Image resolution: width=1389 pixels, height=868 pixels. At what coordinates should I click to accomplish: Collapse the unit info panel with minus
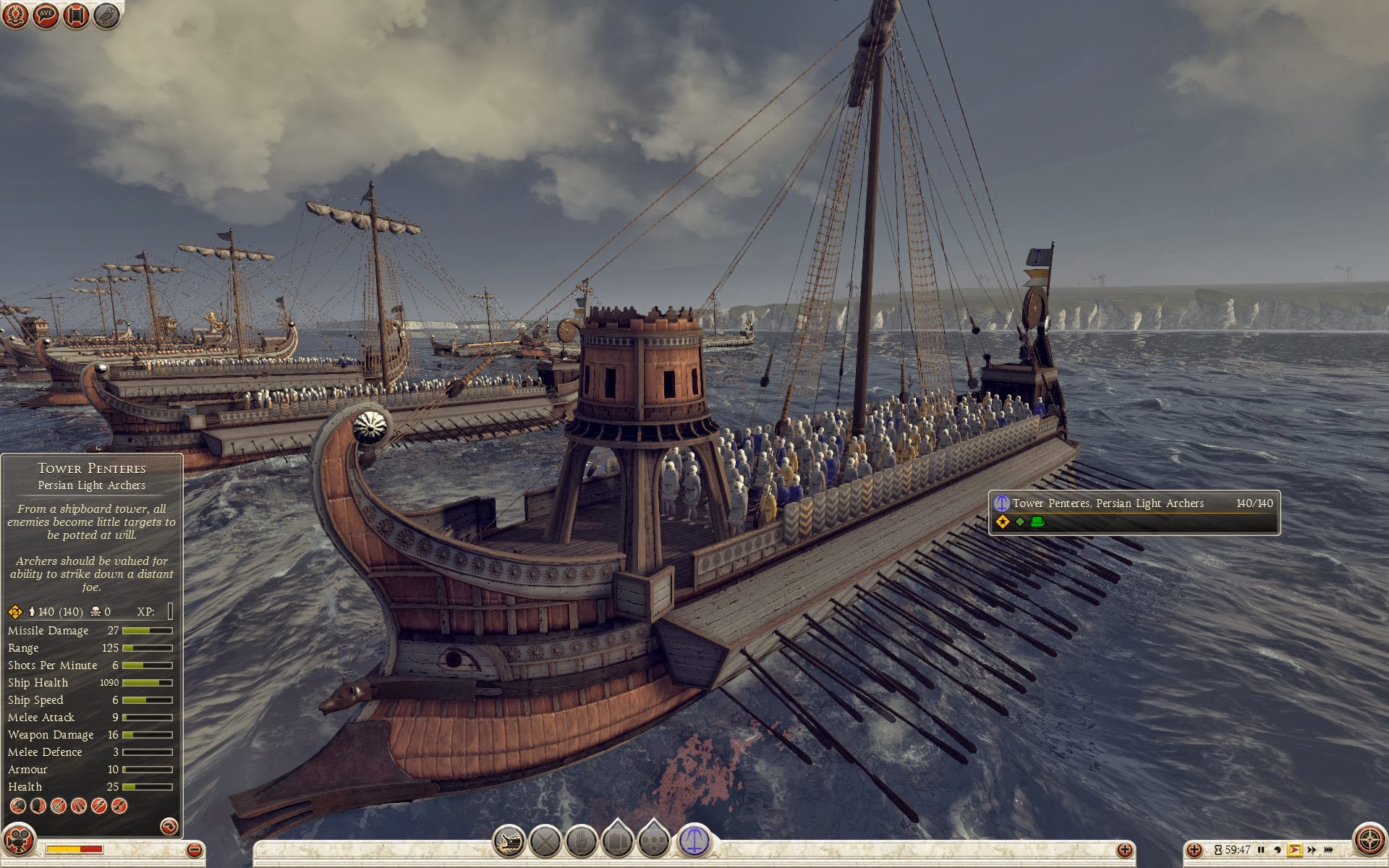[x=194, y=850]
